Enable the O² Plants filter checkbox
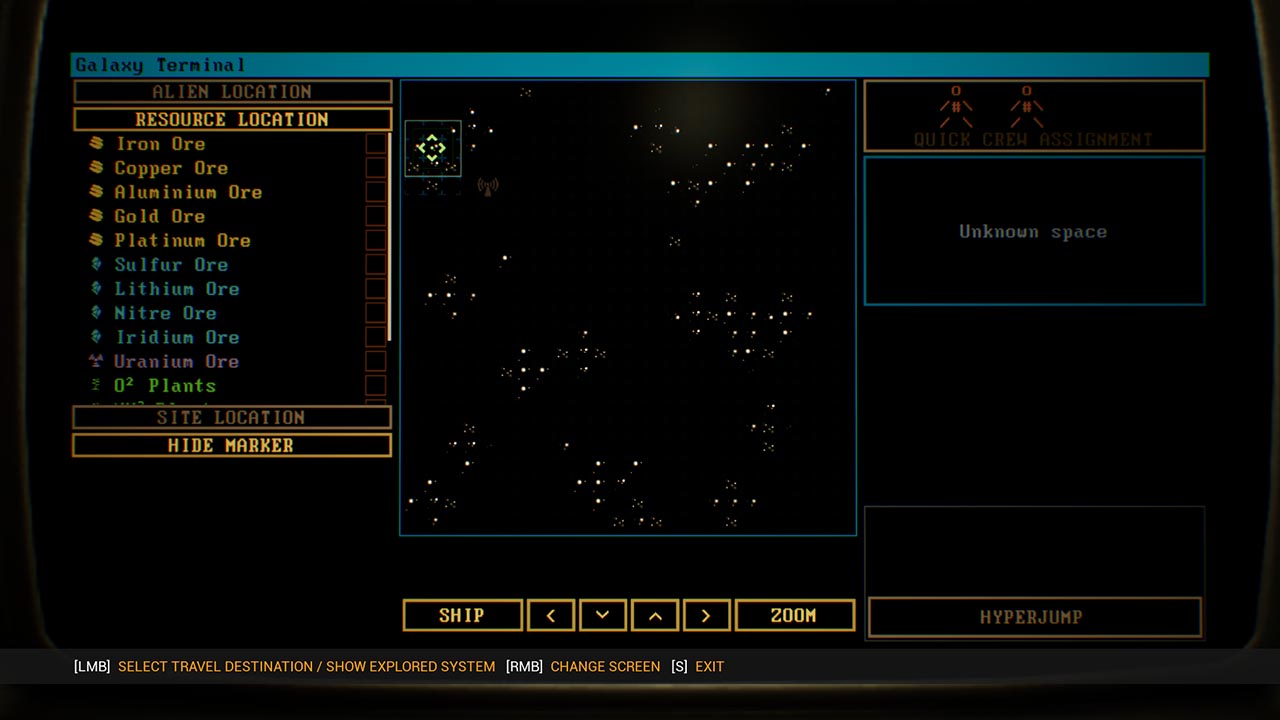This screenshot has width=1280, height=720. point(375,385)
